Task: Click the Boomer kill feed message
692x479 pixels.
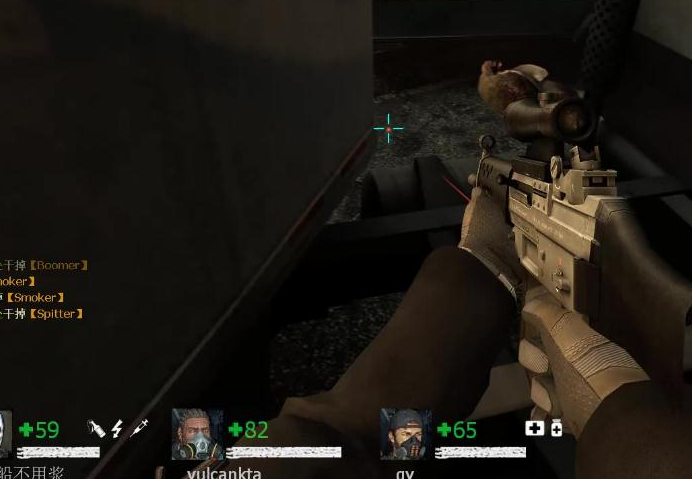Action: point(45,265)
